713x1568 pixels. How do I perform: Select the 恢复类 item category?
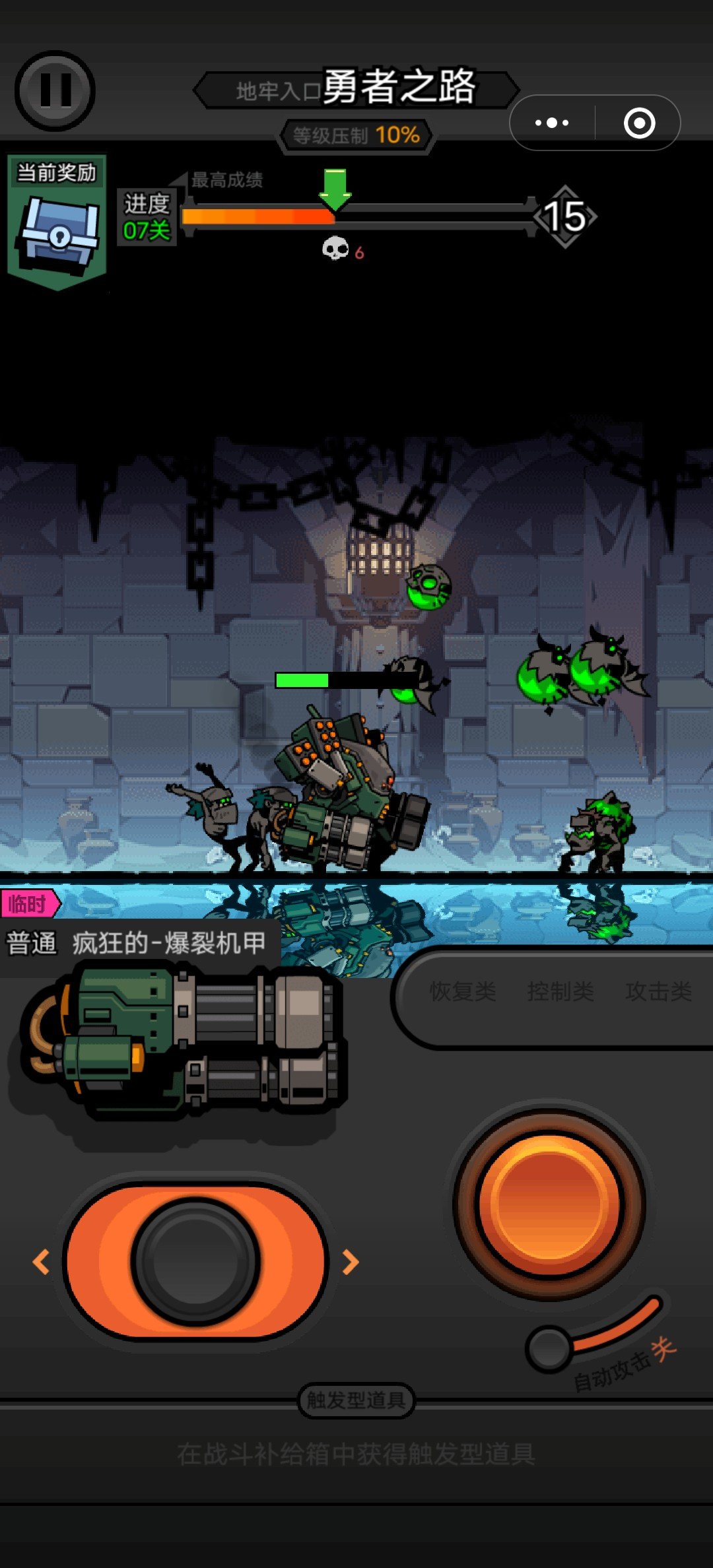pyautogui.click(x=462, y=991)
